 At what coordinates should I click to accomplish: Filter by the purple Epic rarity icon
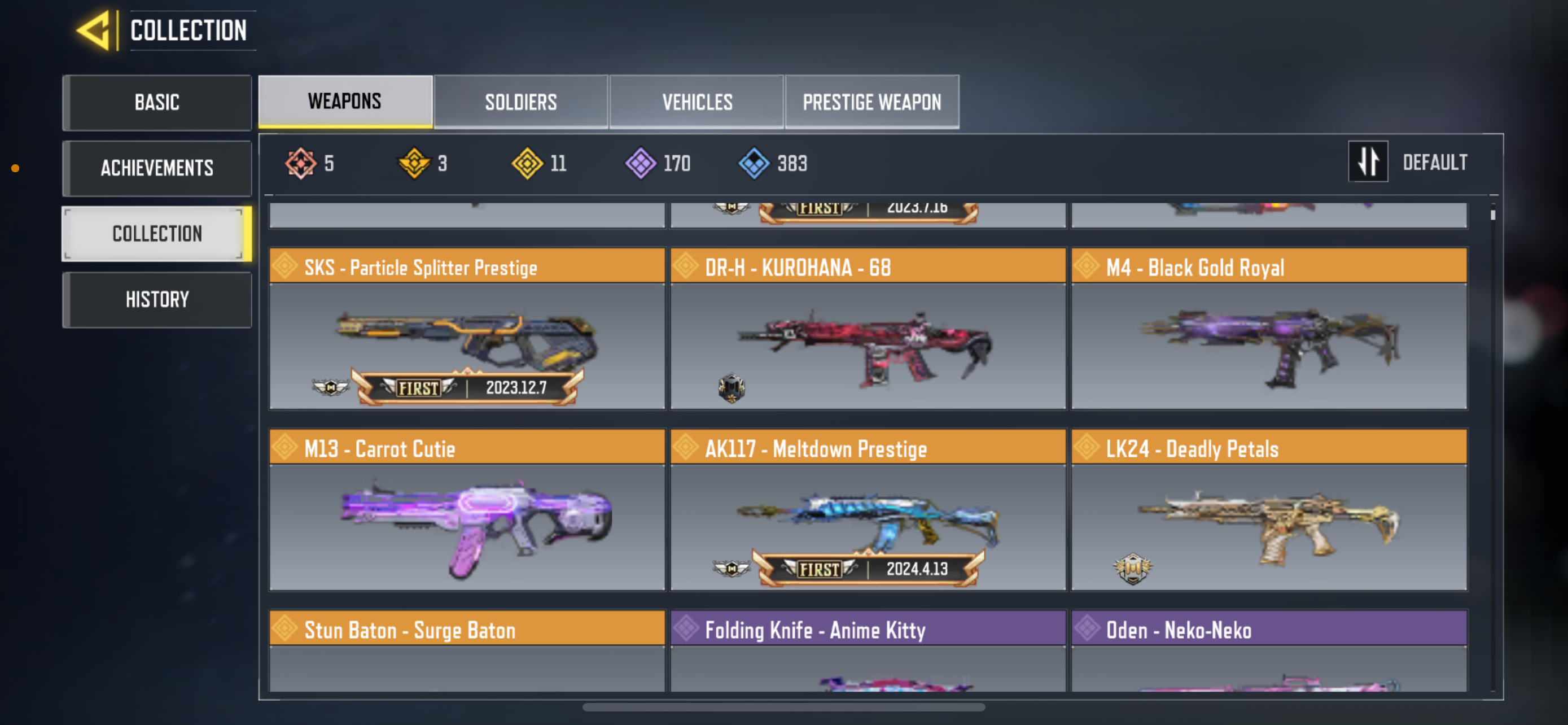click(640, 163)
